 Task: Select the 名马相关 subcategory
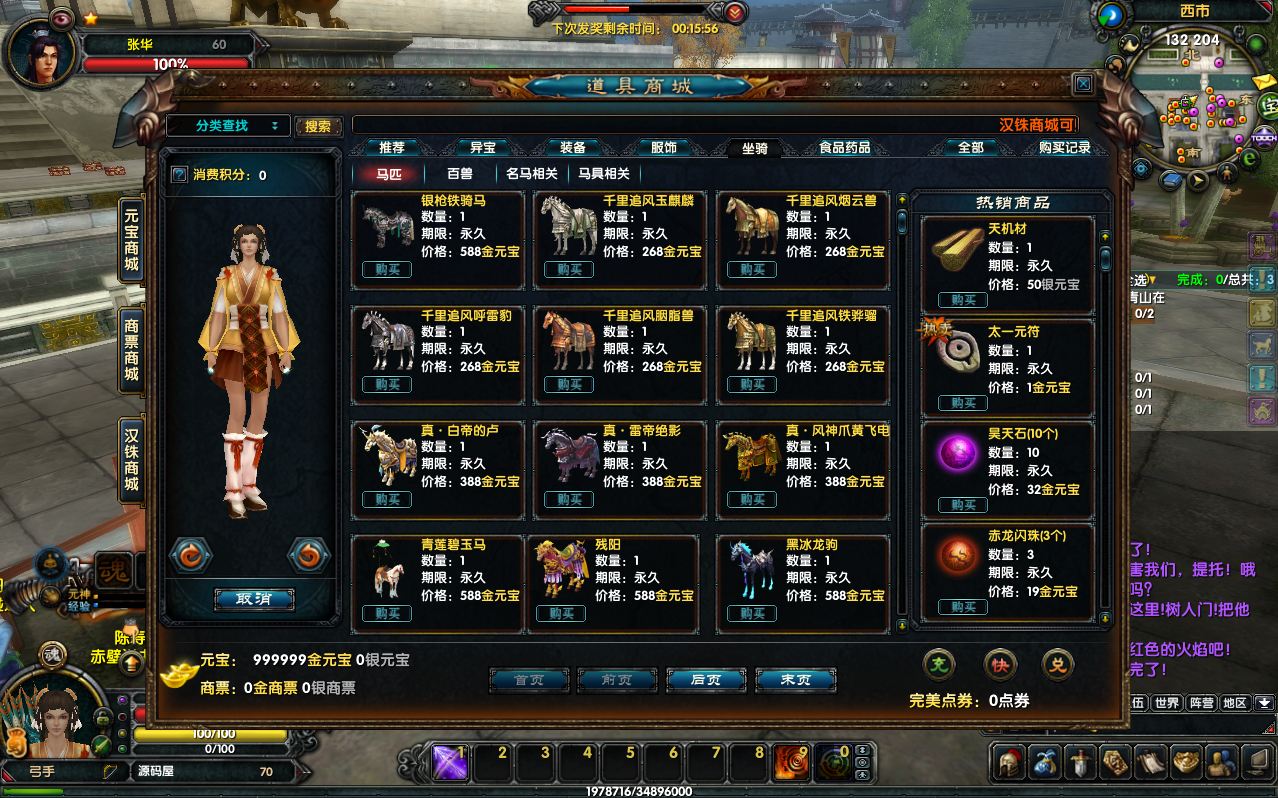pyautogui.click(x=532, y=174)
